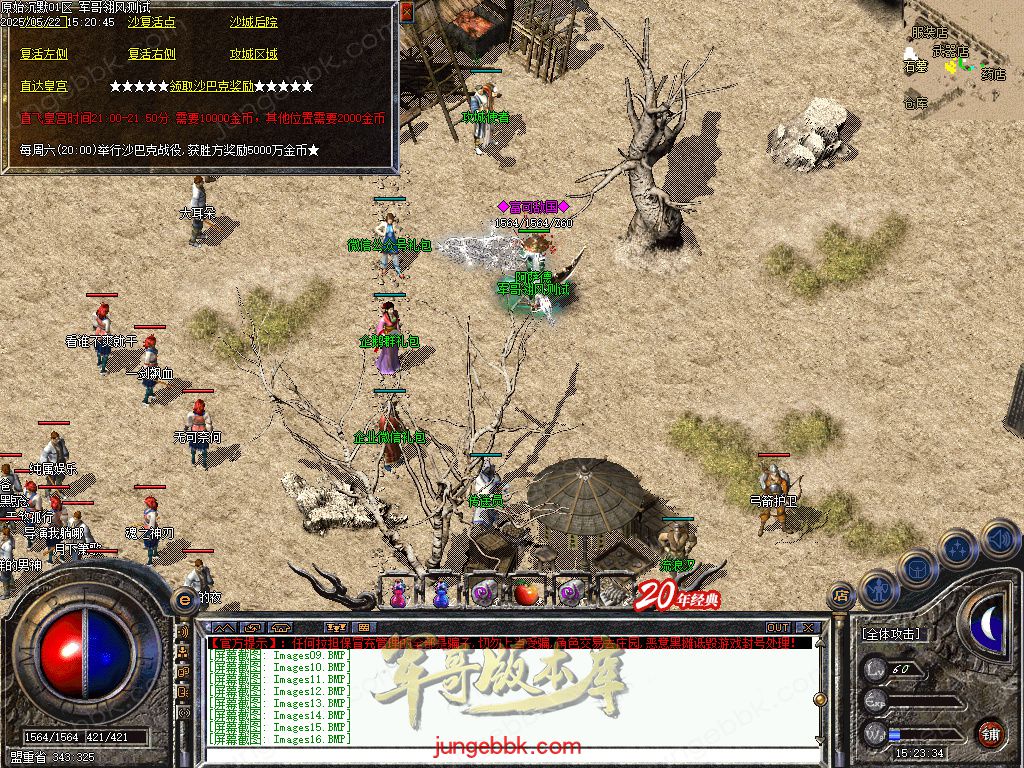The width and height of the screenshot is (1024, 768).
Task: Click the red 铺 stall button
Action: (x=990, y=733)
